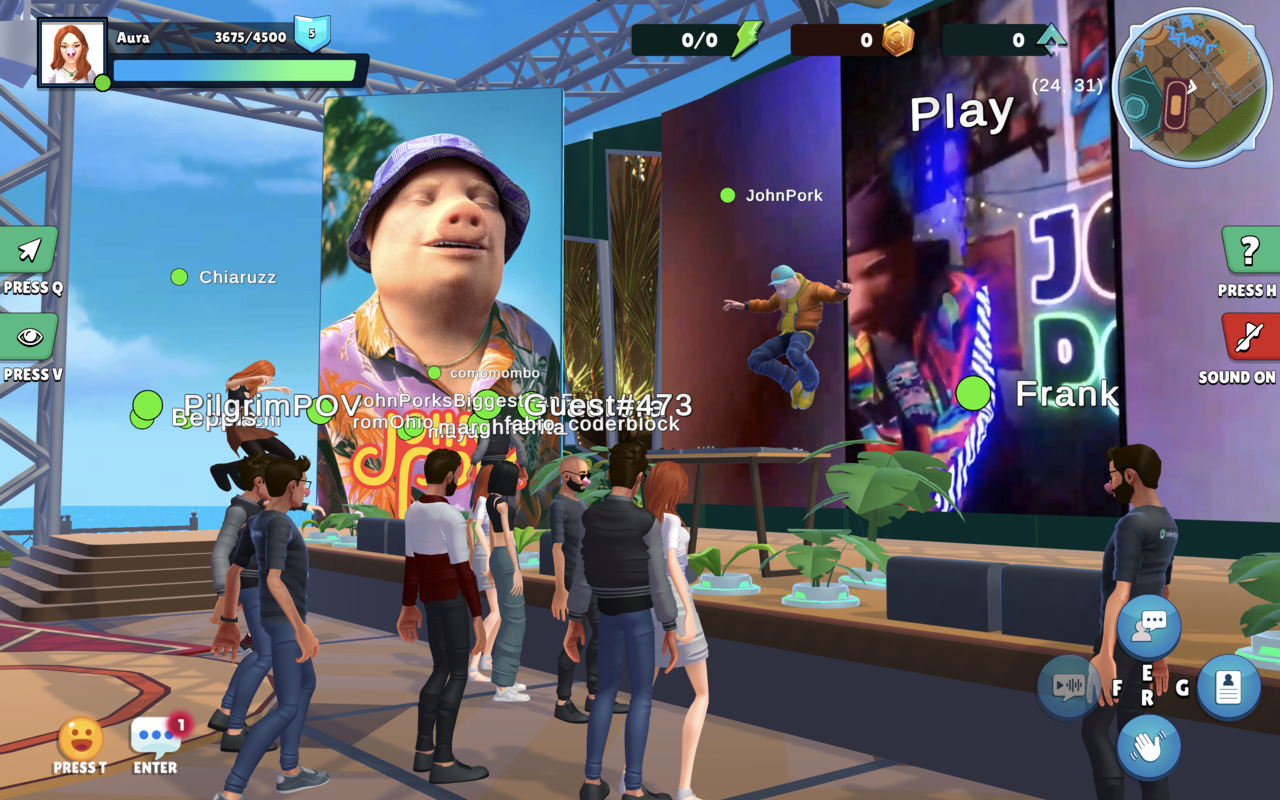
Task: Click the green paper plane button
Action: 29,250
